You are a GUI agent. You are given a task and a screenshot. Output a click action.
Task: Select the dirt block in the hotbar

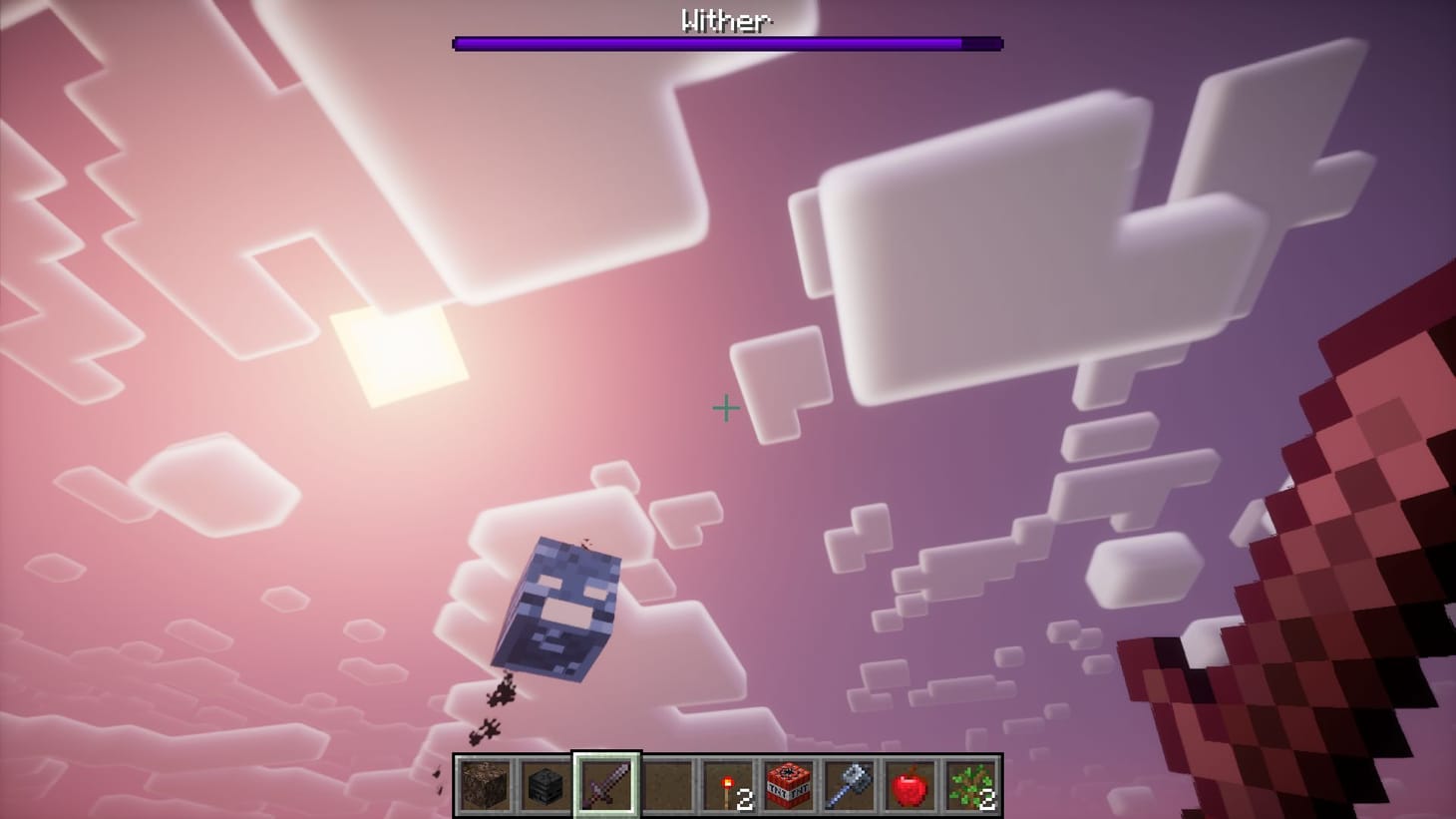[486, 786]
